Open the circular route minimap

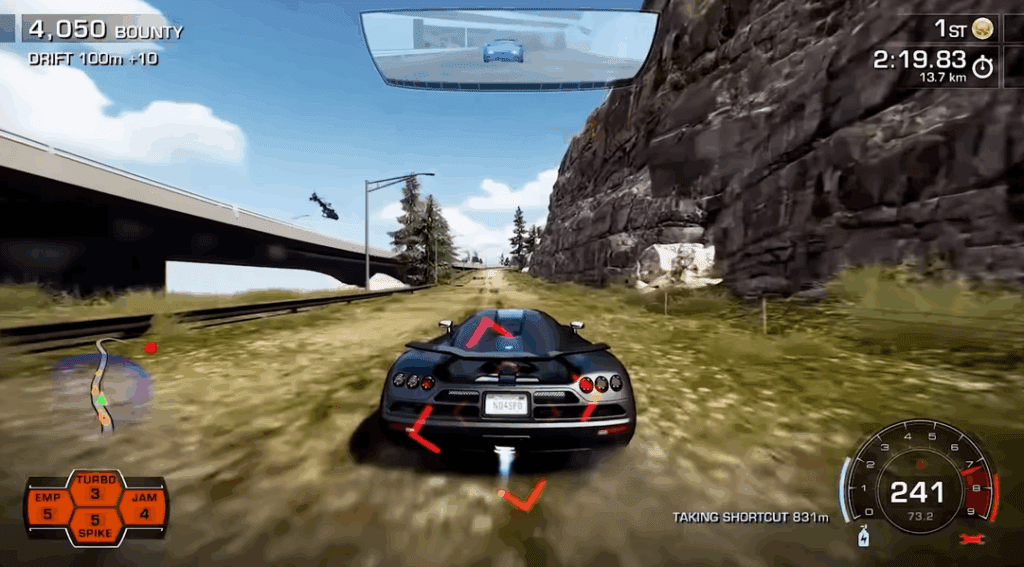pos(103,387)
